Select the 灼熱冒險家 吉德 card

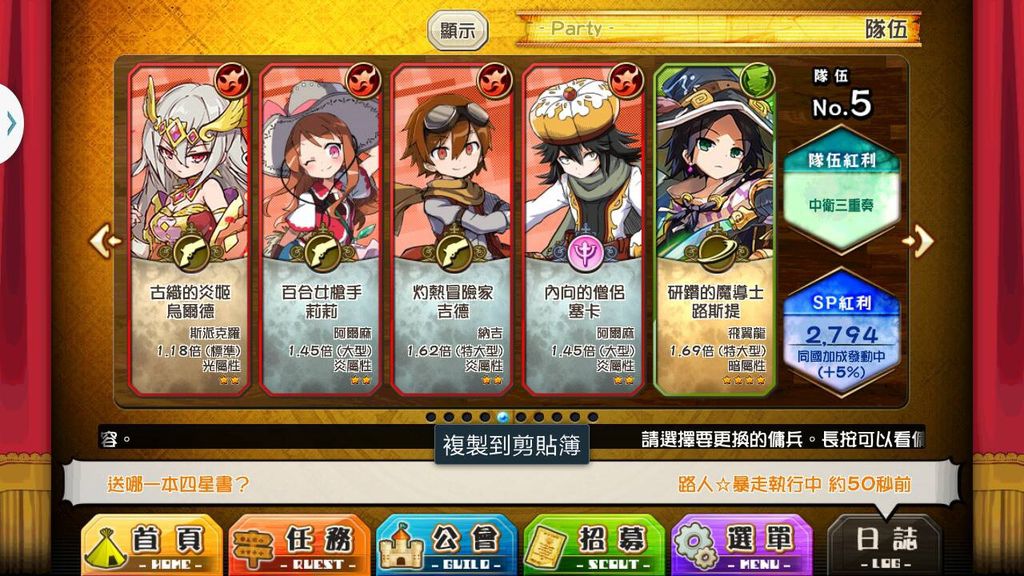coord(455,228)
